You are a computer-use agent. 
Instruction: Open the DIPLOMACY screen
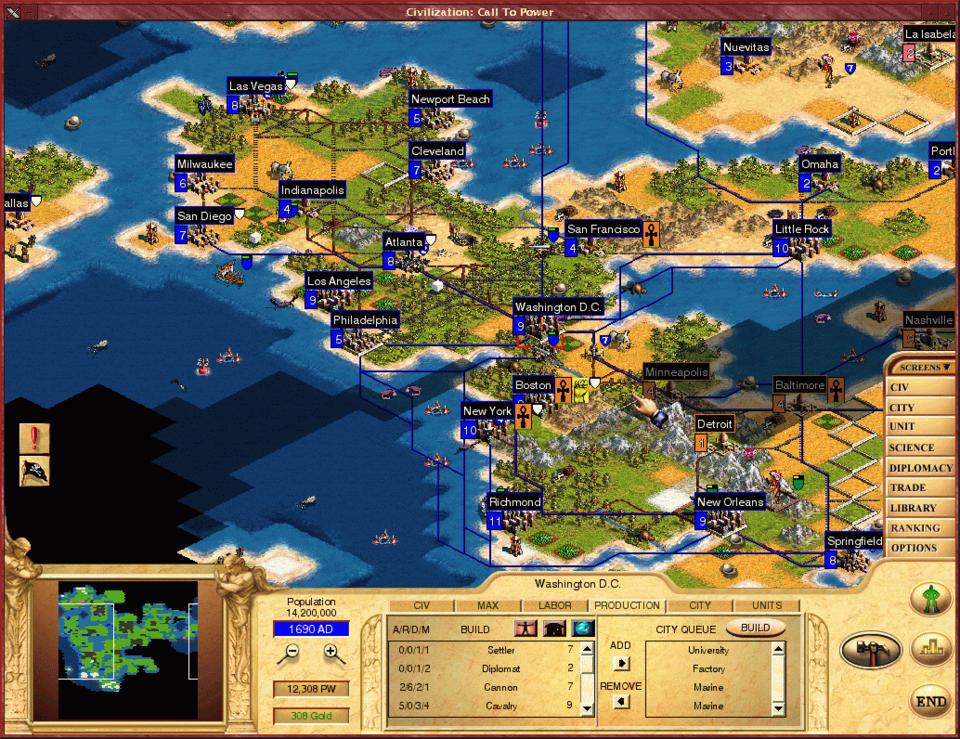point(919,468)
